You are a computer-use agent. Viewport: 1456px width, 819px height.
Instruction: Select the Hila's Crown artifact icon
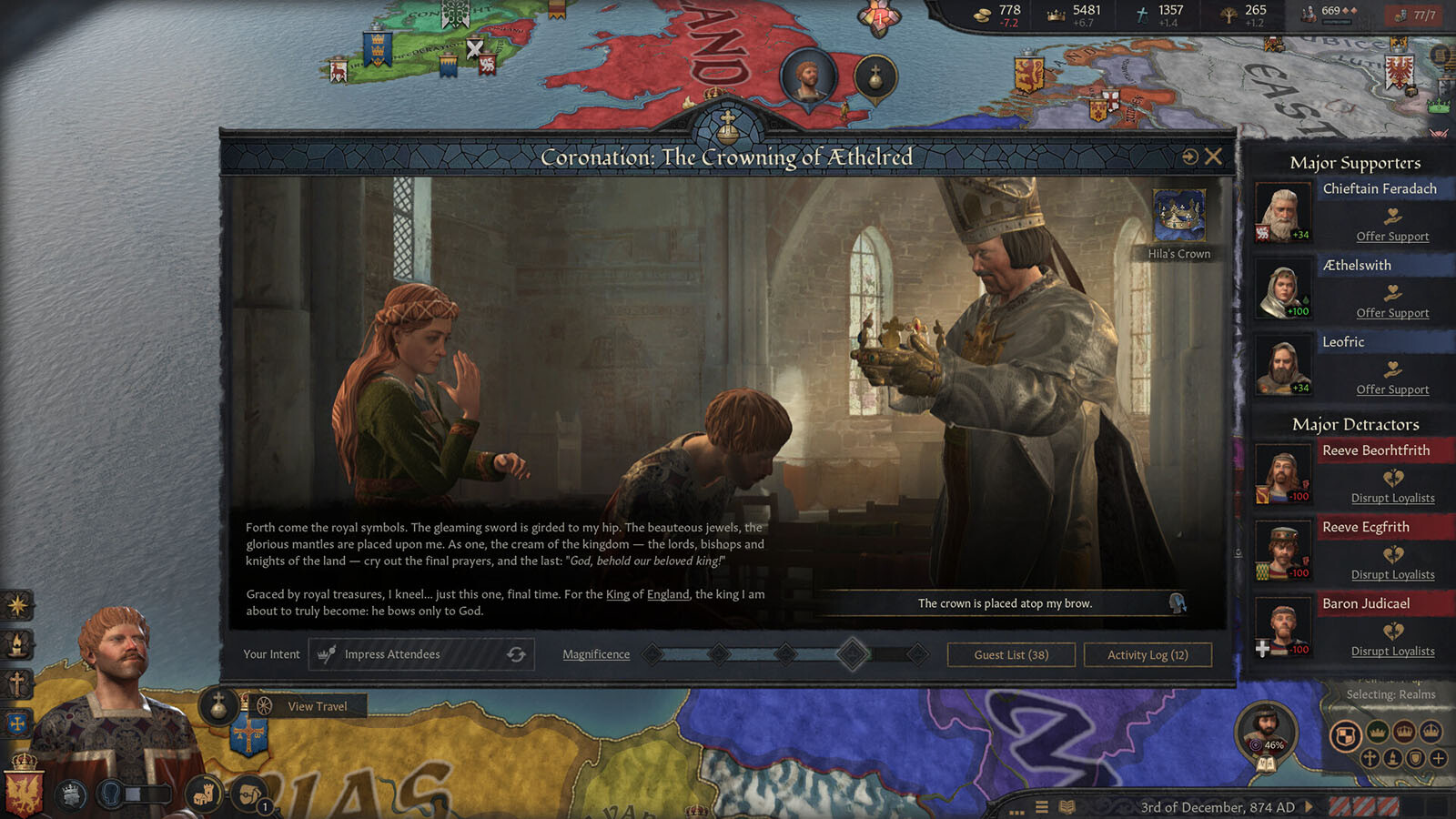click(x=1179, y=215)
